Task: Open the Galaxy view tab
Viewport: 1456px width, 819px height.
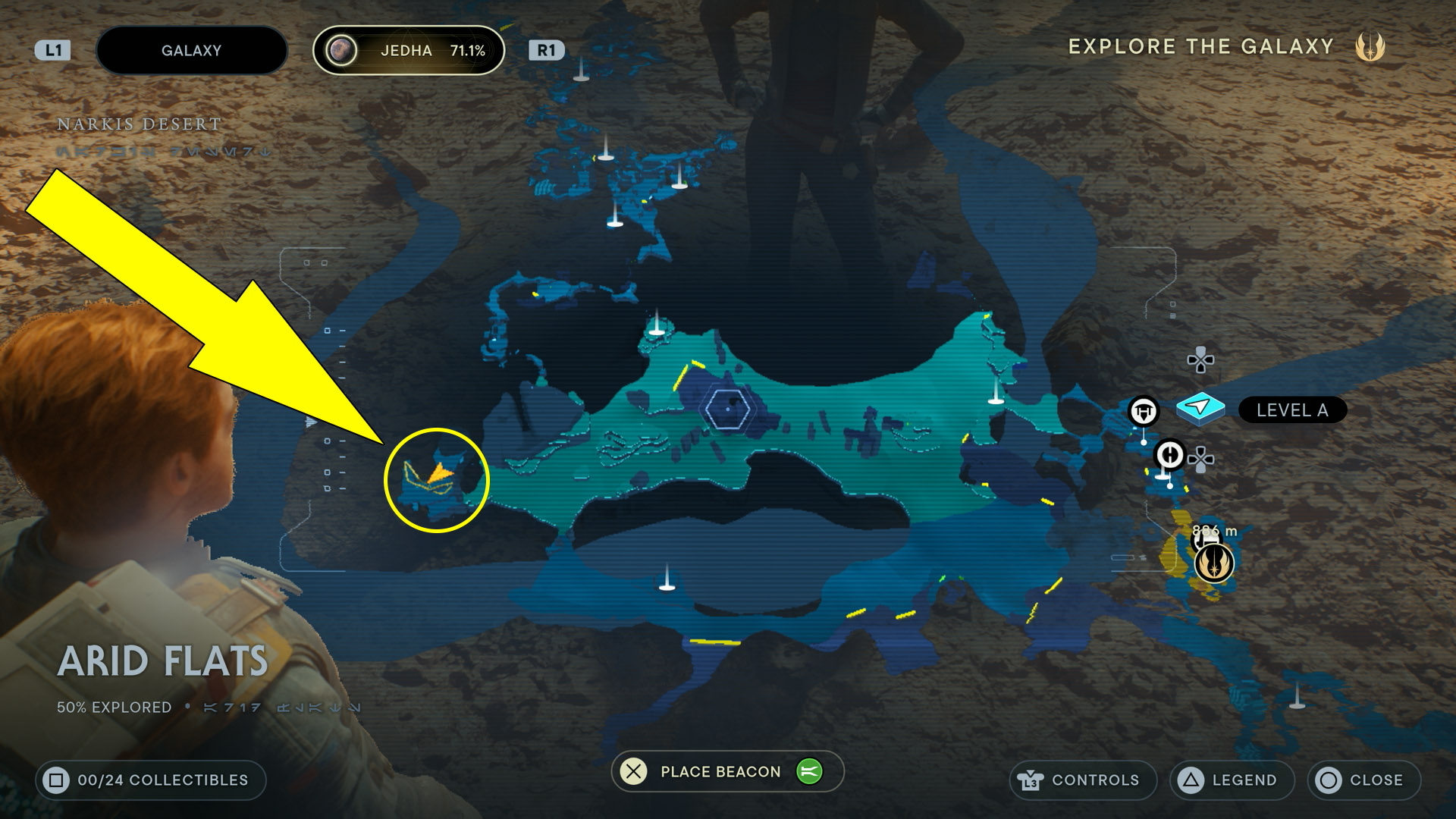Action: tap(192, 51)
